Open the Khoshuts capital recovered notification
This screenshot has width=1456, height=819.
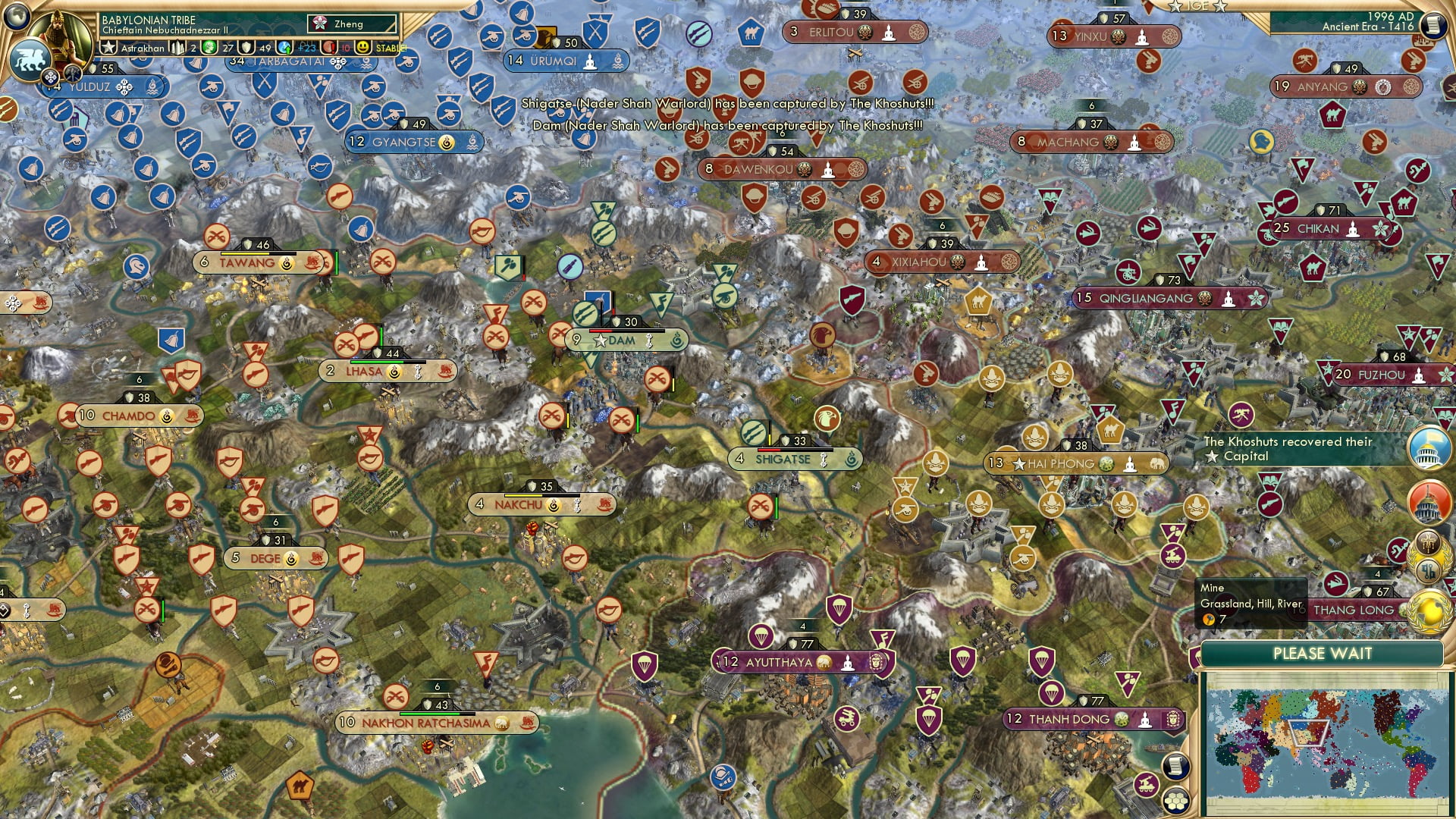point(1429,449)
